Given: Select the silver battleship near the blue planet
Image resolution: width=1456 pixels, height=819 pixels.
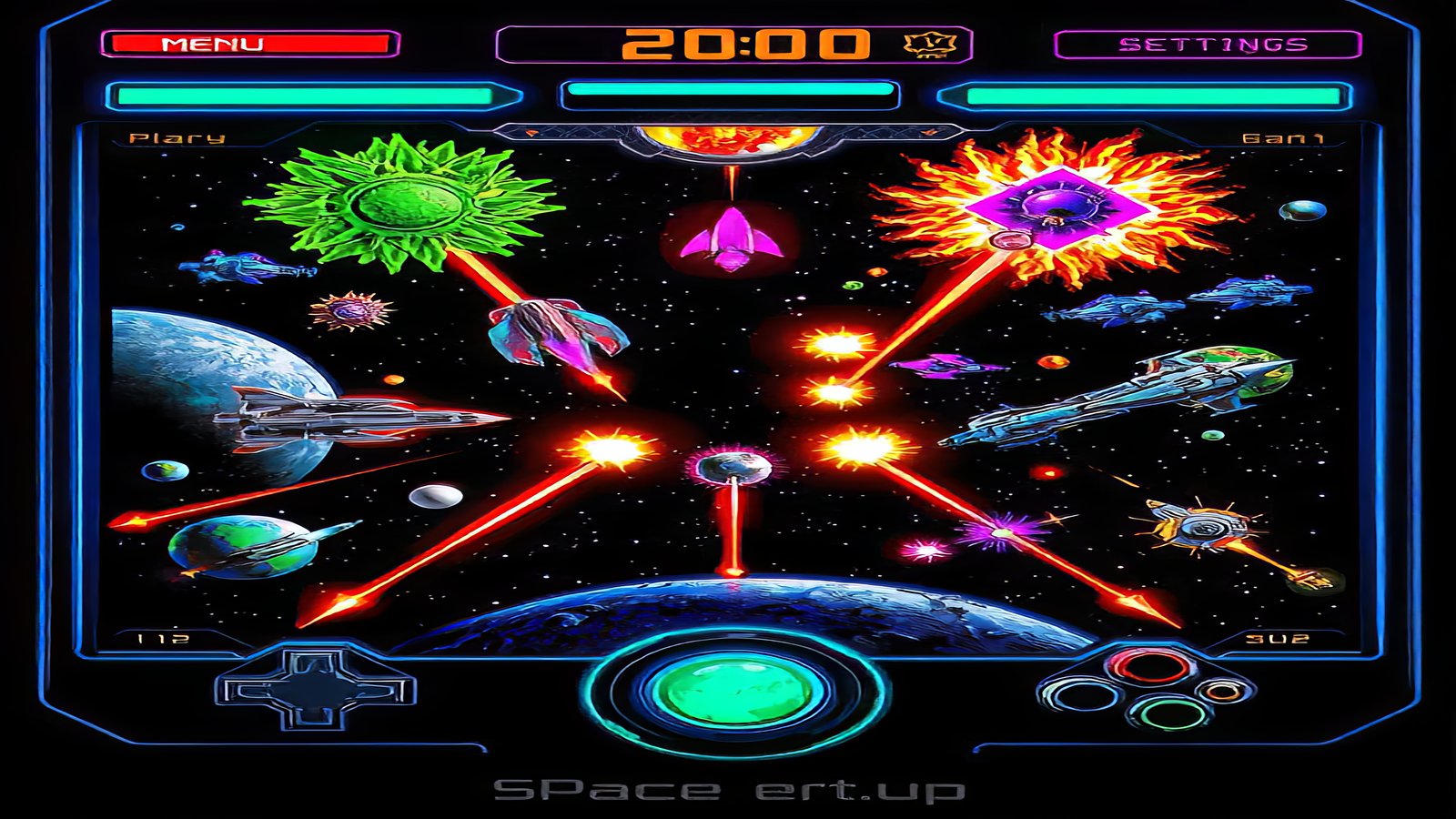Looking at the screenshot, I should point(355,419).
